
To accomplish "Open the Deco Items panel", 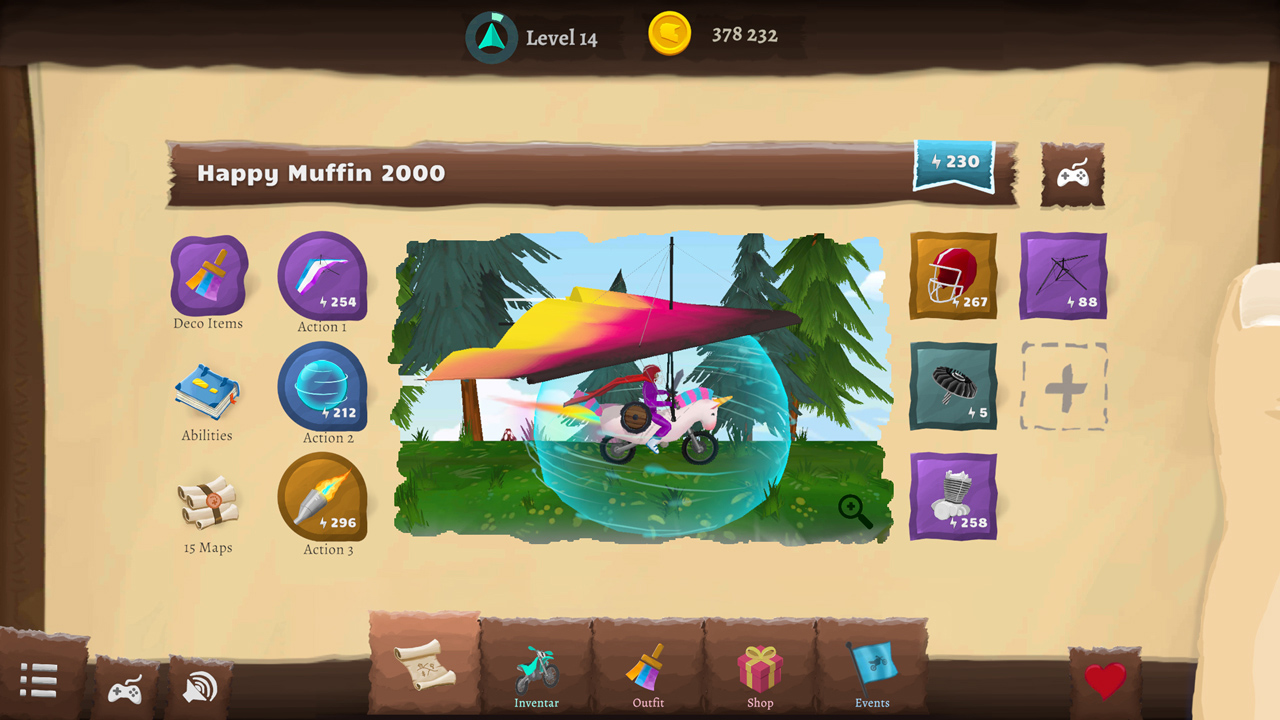I will (x=208, y=278).
